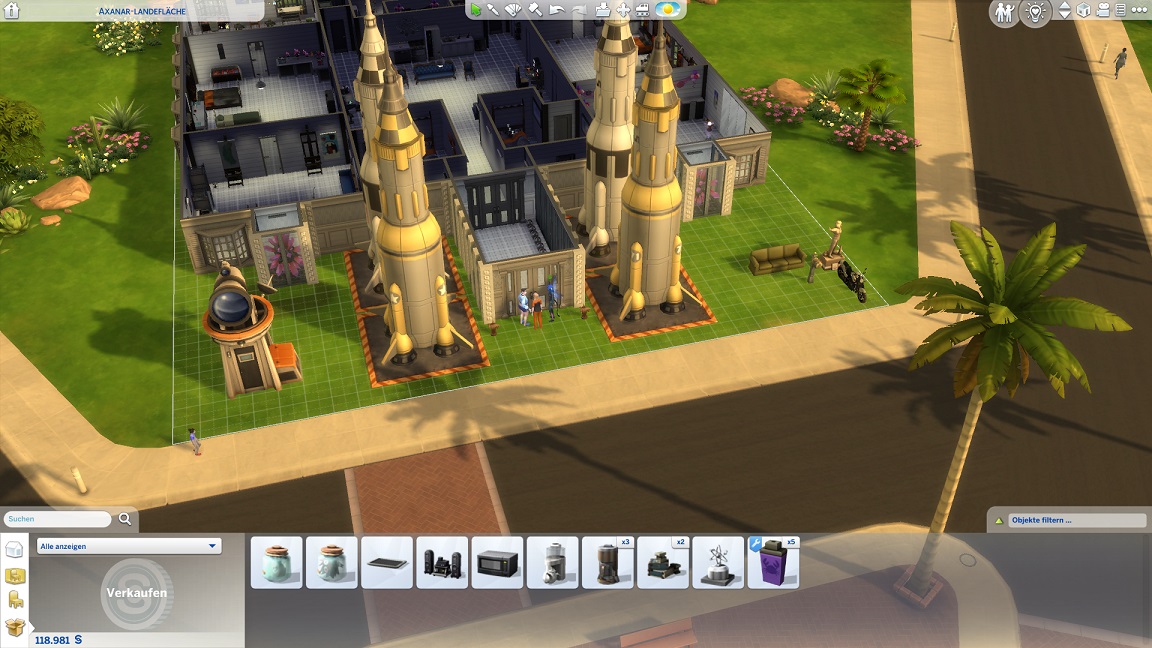Toggle the camera mode icon
Screen dimensions: 1152x648
pyautogui.click(x=1102, y=11)
